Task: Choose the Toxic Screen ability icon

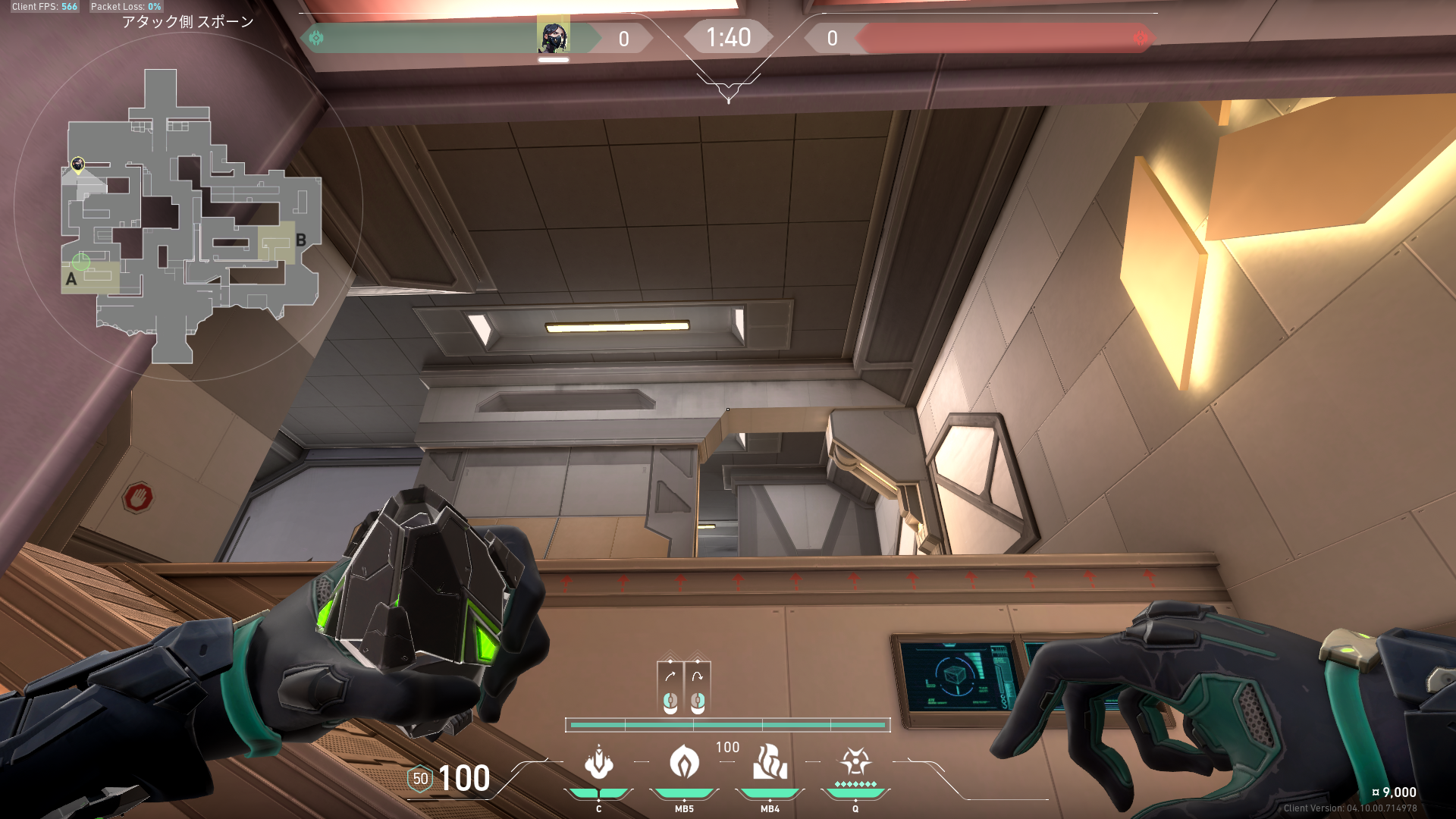Action: 770,763
